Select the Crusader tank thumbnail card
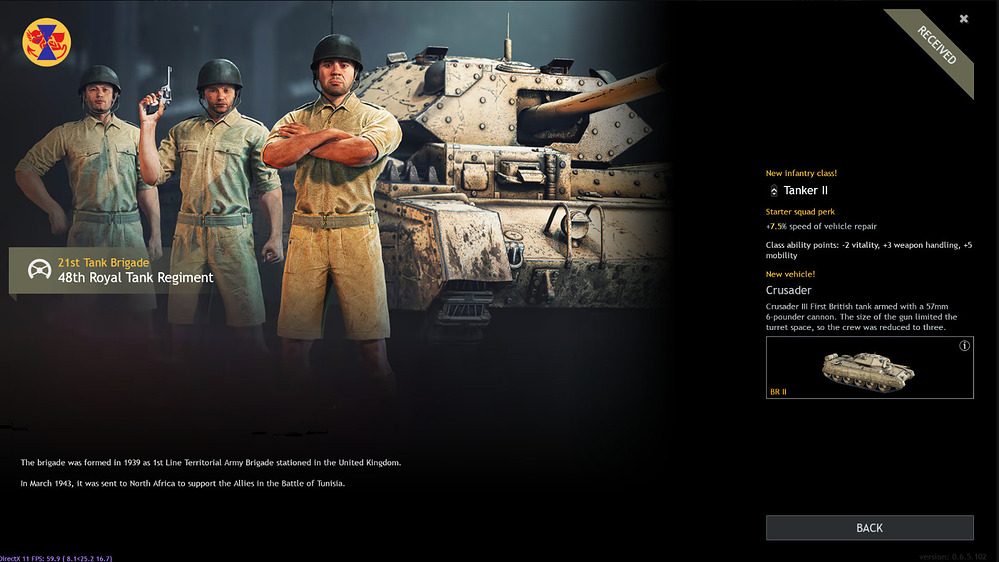 [869, 368]
